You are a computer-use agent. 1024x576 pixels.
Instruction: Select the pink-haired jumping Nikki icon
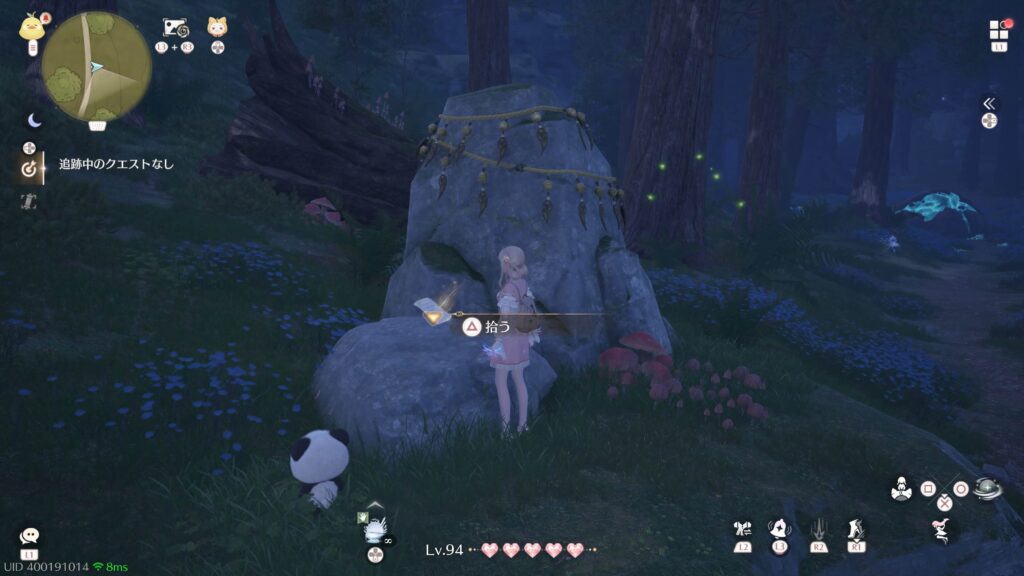click(x=940, y=529)
